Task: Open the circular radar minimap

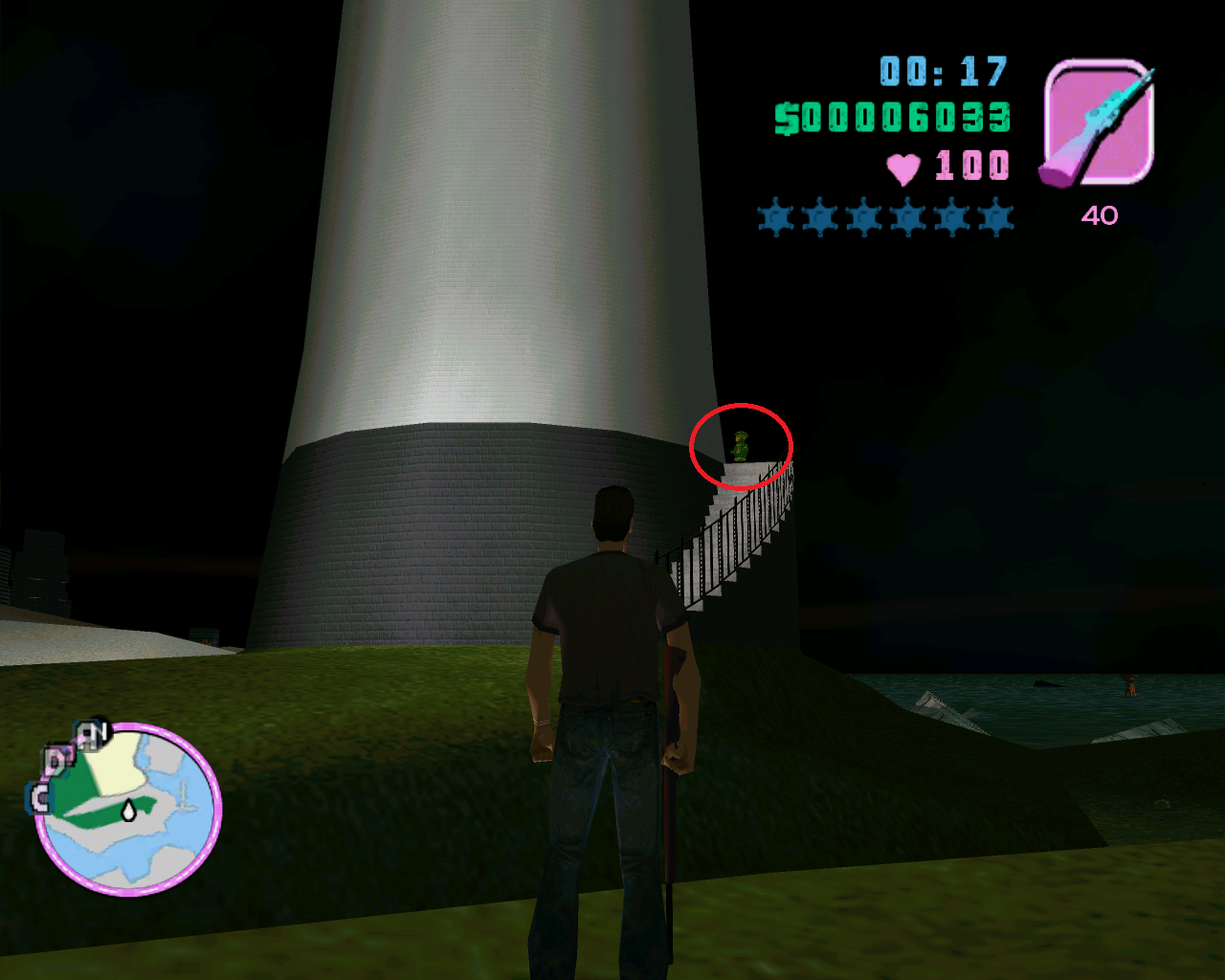Action: click(129, 810)
